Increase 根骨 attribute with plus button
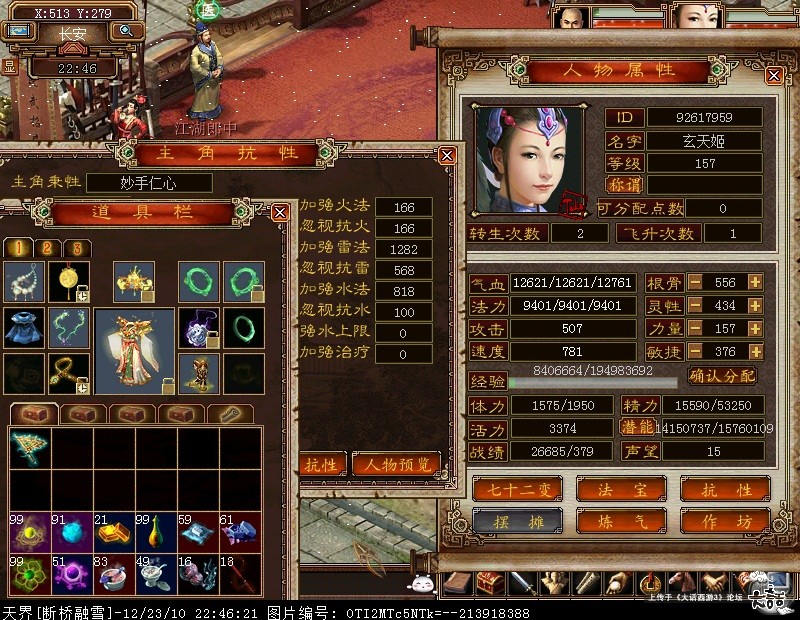The image size is (800, 620). point(755,283)
